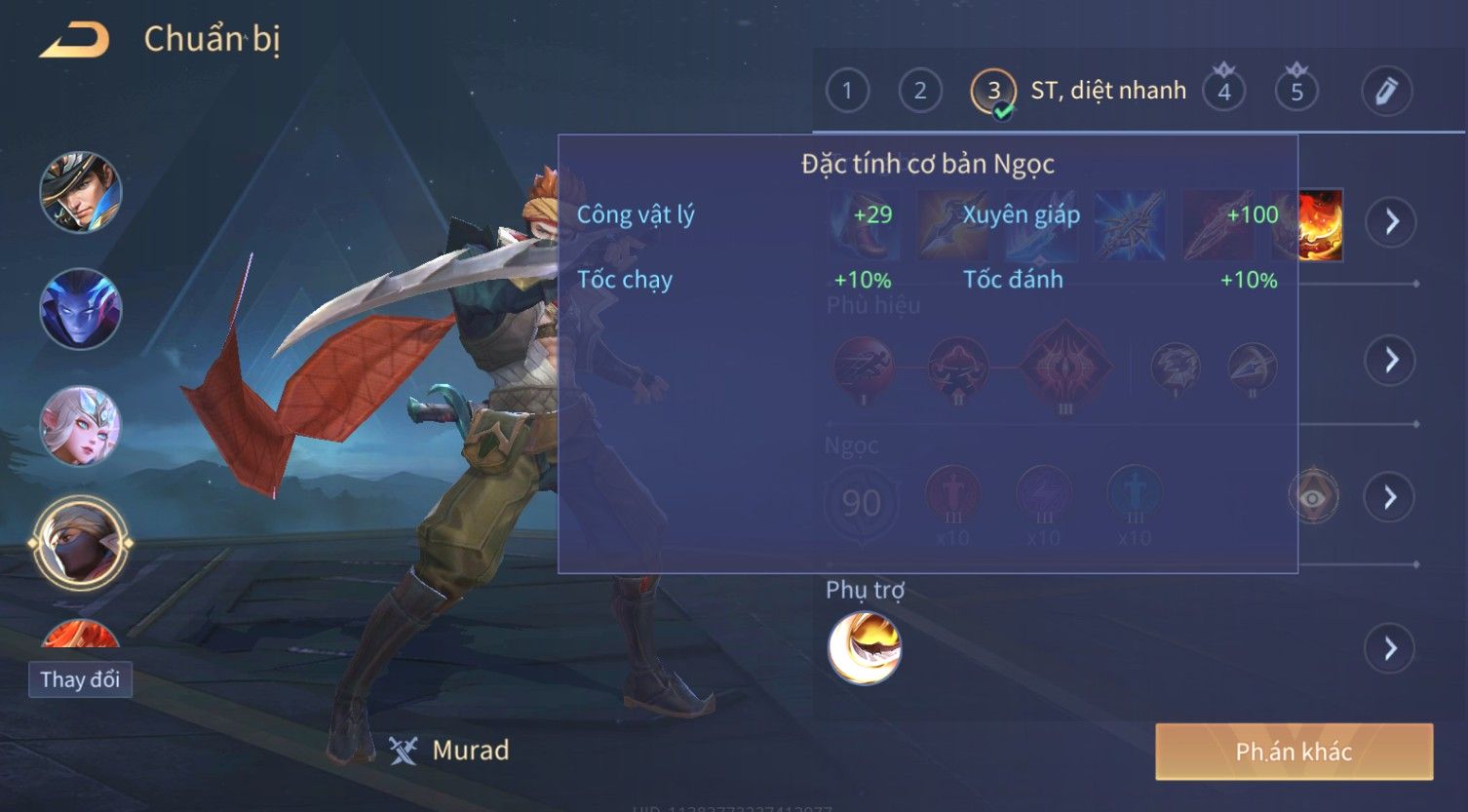
Task: Select the masked Murad hero portrait
Action: tap(81, 543)
